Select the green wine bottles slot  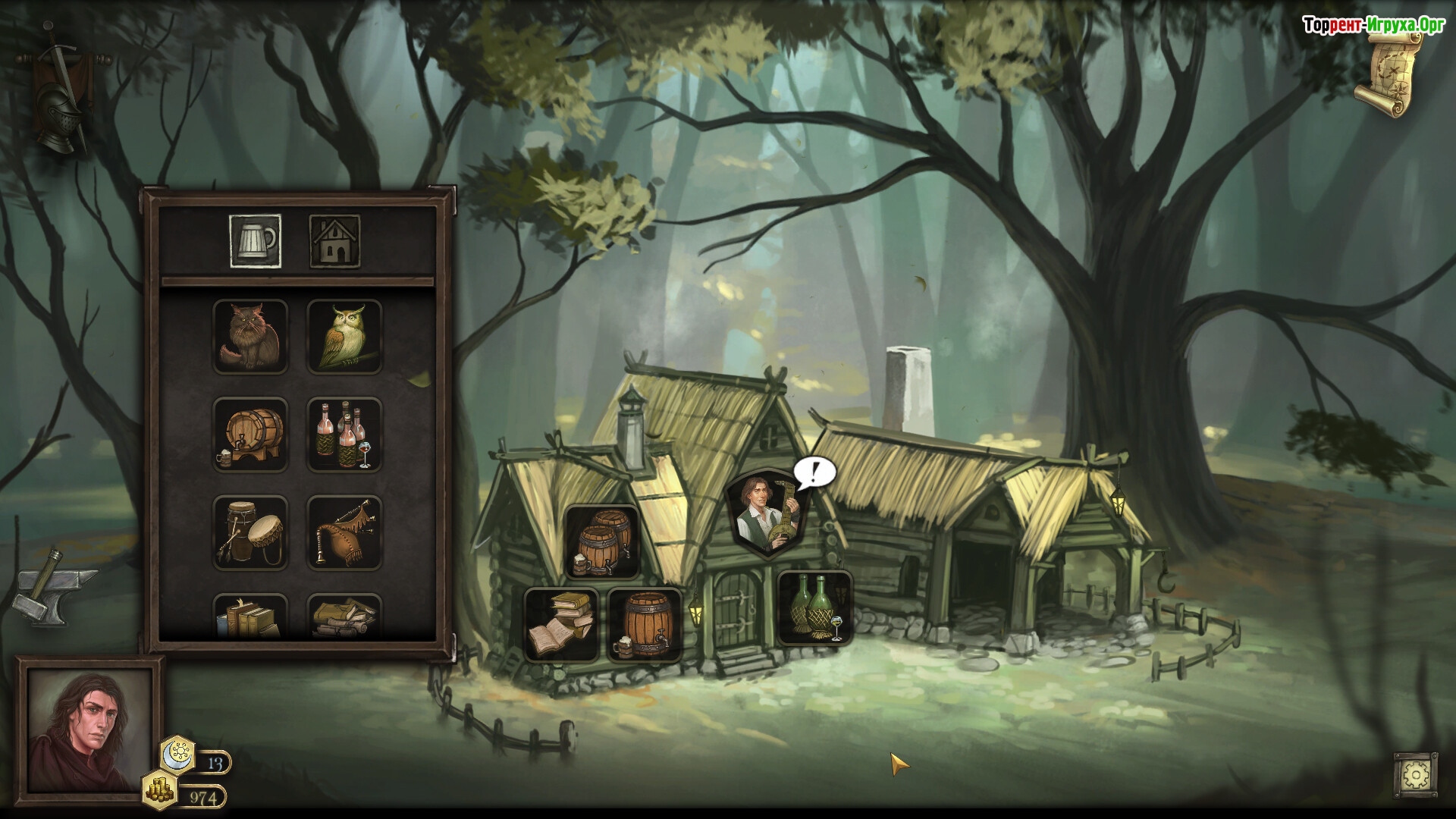point(815,608)
